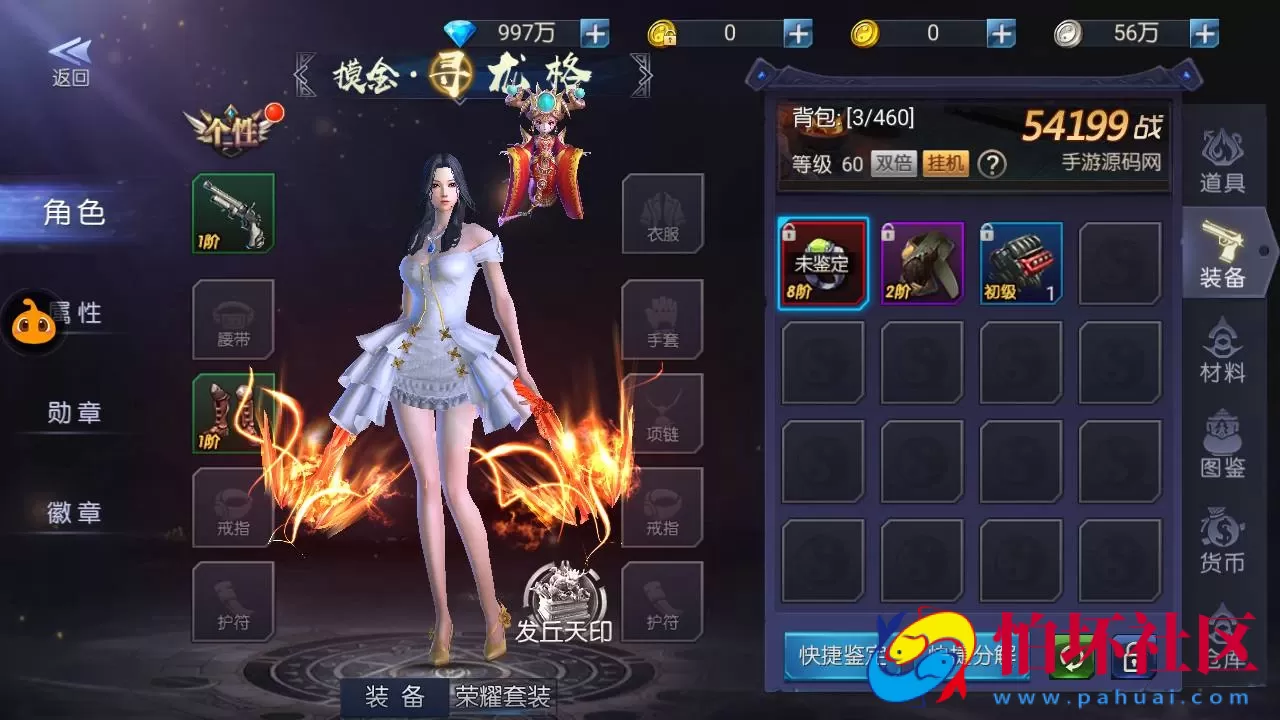Image resolution: width=1280 pixels, height=720 pixels.
Task: Enable 挂机 (Auto-hang) mode
Action: coord(945,163)
